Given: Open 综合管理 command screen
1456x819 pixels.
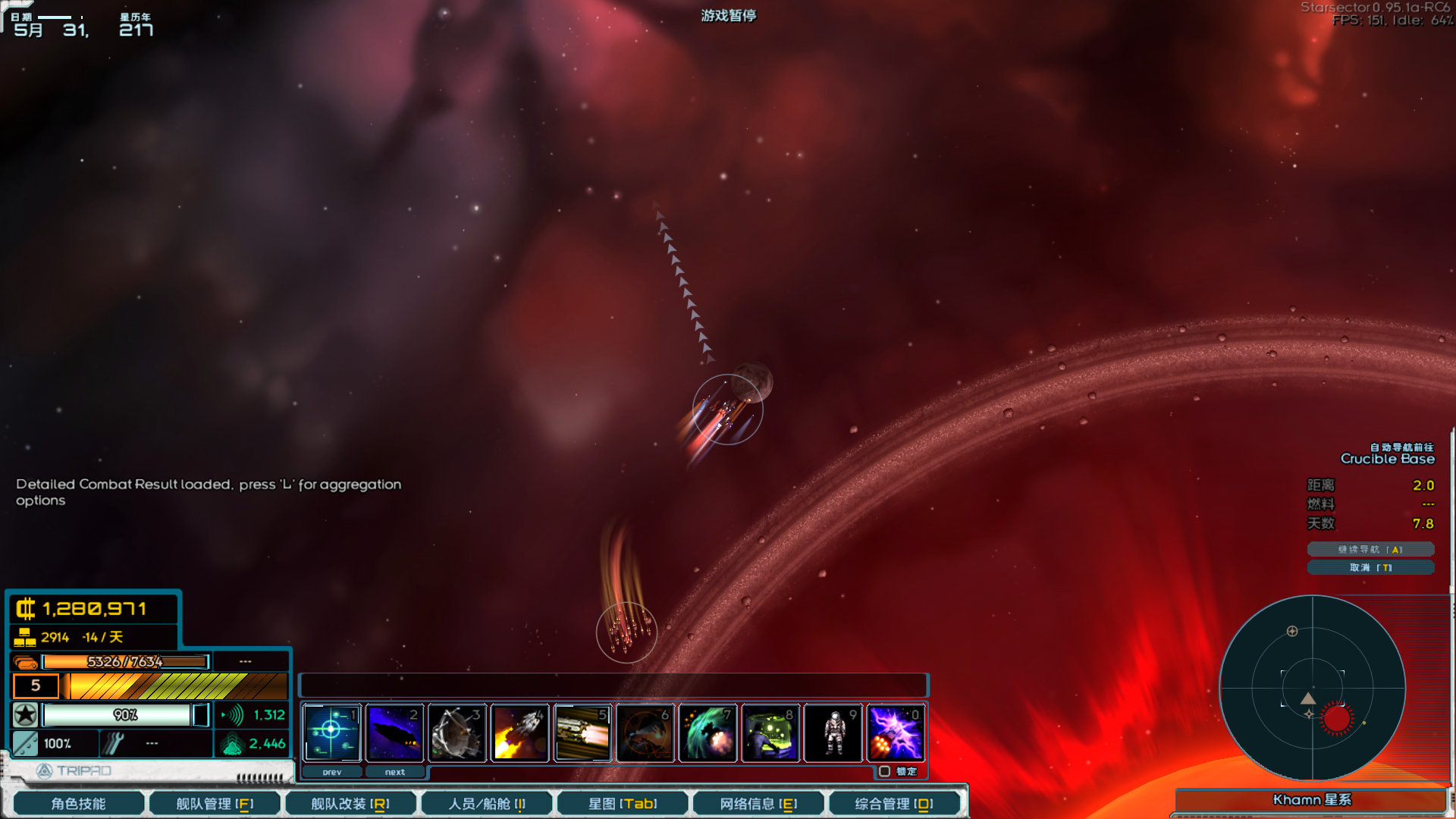Looking at the screenshot, I should (x=894, y=803).
